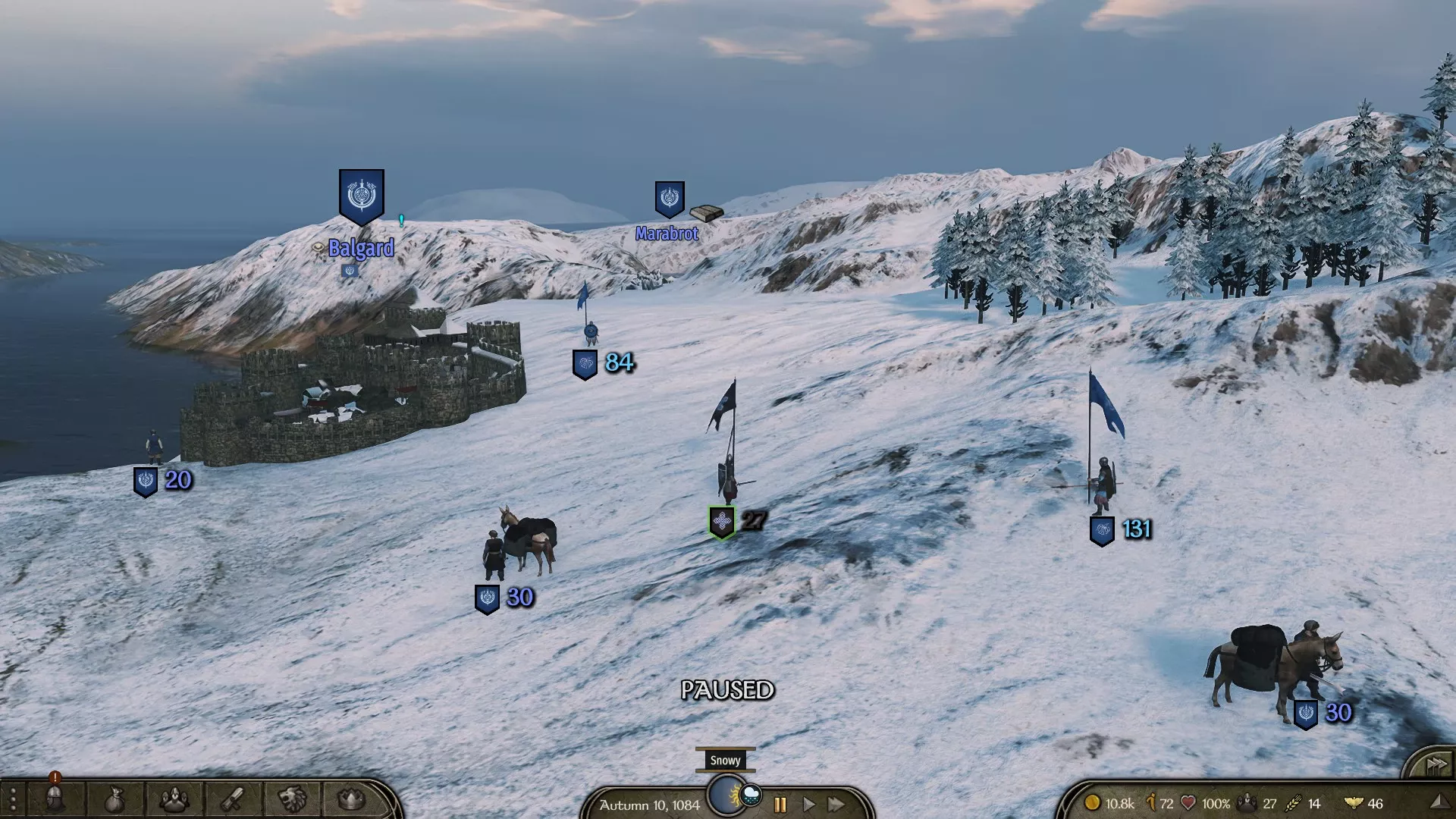Screen dimensions: 1456x819
Task: Open the quests scroll icon
Action: [233, 799]
